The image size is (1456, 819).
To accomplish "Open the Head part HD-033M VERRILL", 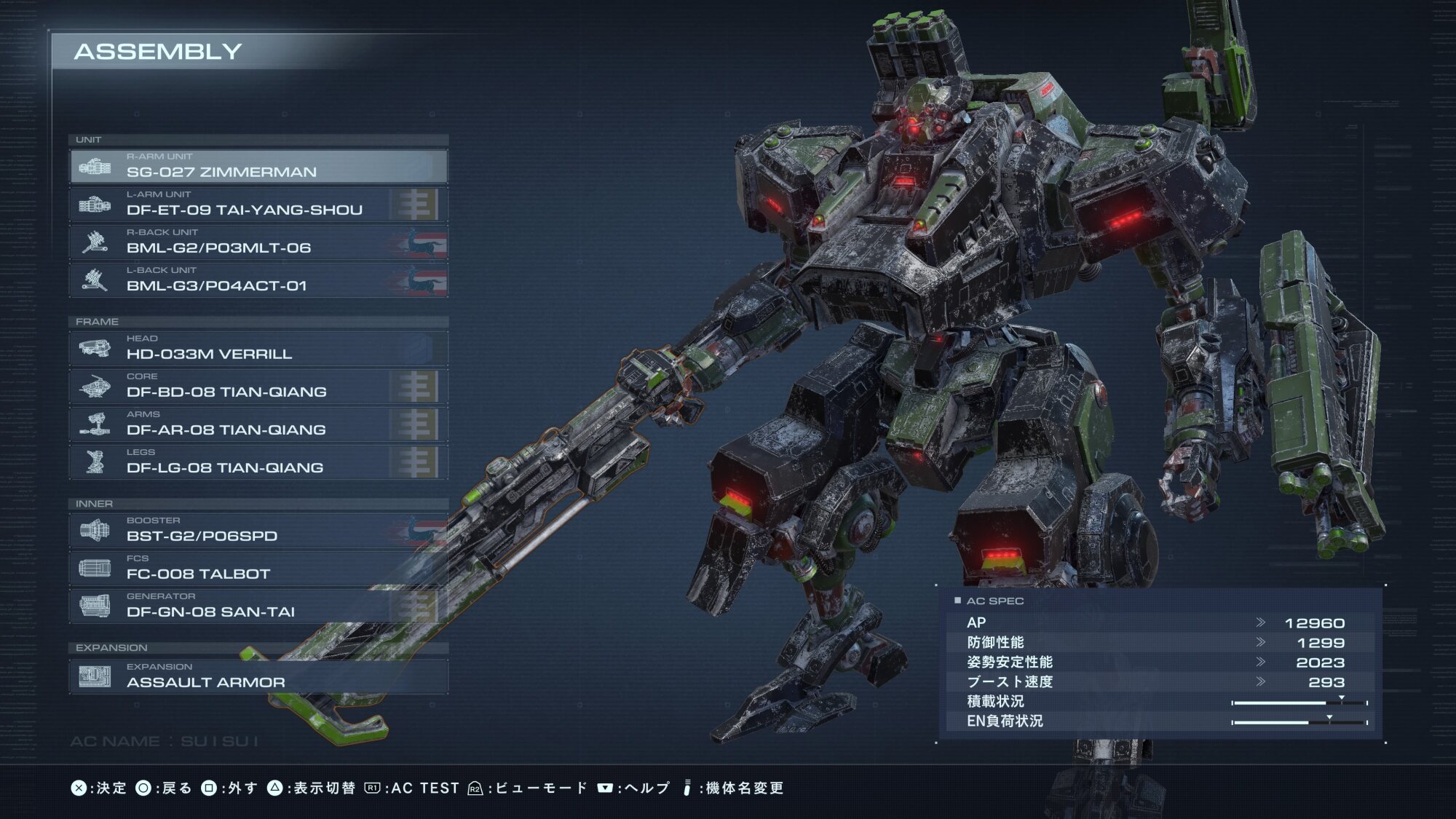I will (x=258, y=349).
